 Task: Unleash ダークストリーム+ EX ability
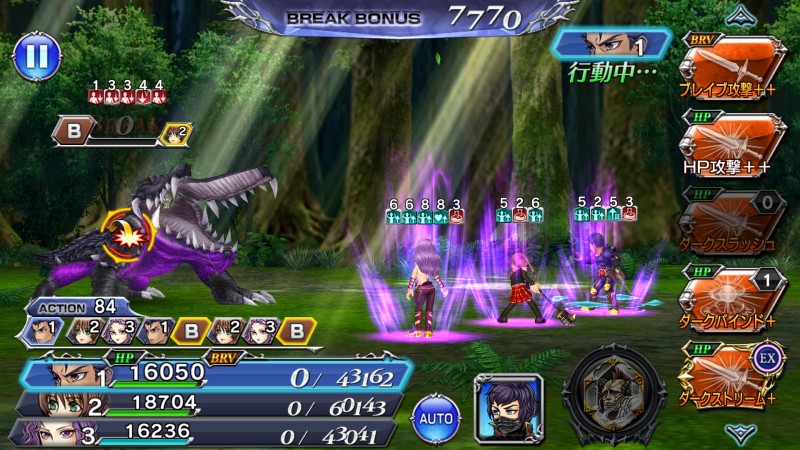(x=731, y=369)
